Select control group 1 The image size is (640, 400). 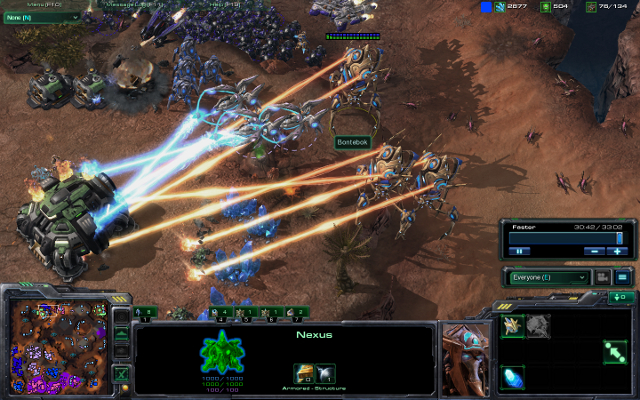click(x=146, y=313)
